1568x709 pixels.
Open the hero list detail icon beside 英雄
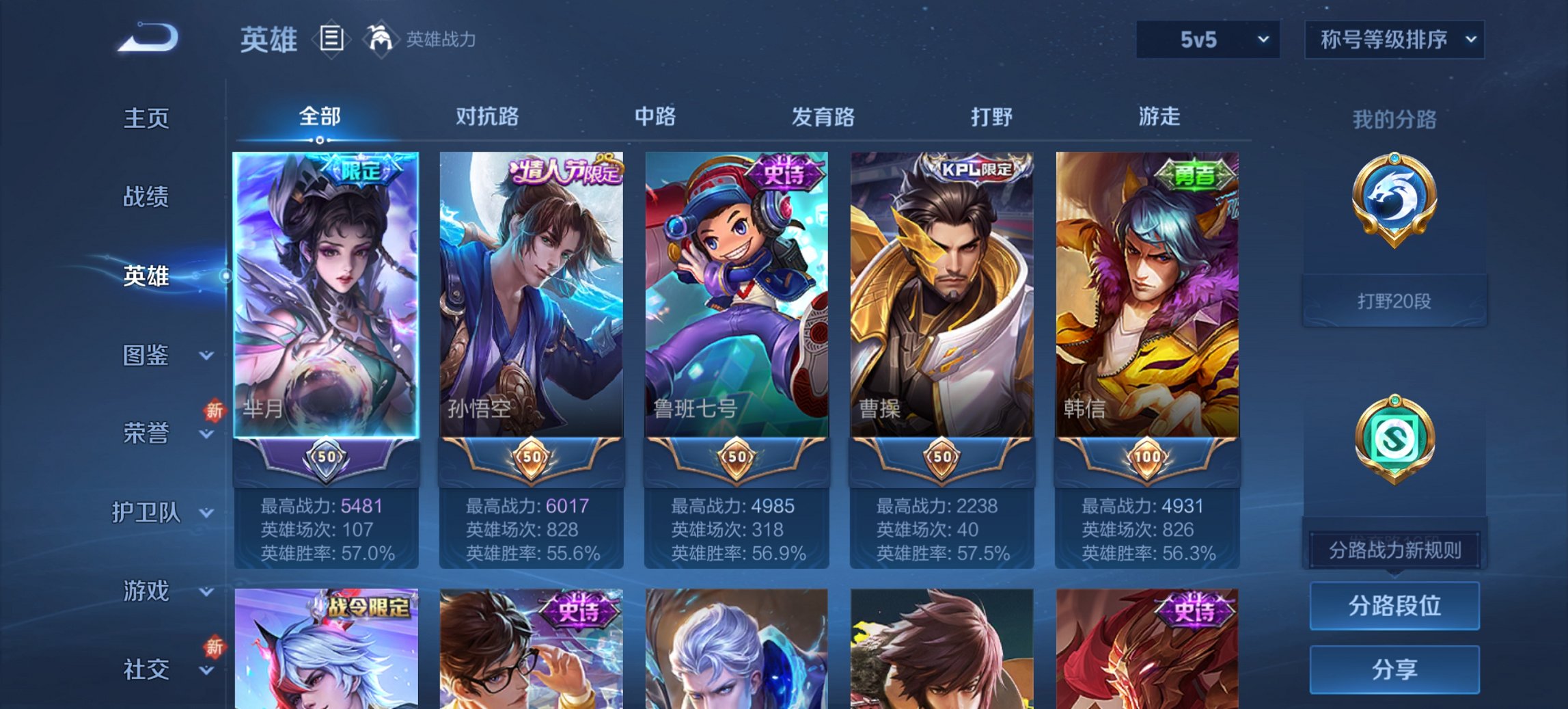tap(331, 40)
